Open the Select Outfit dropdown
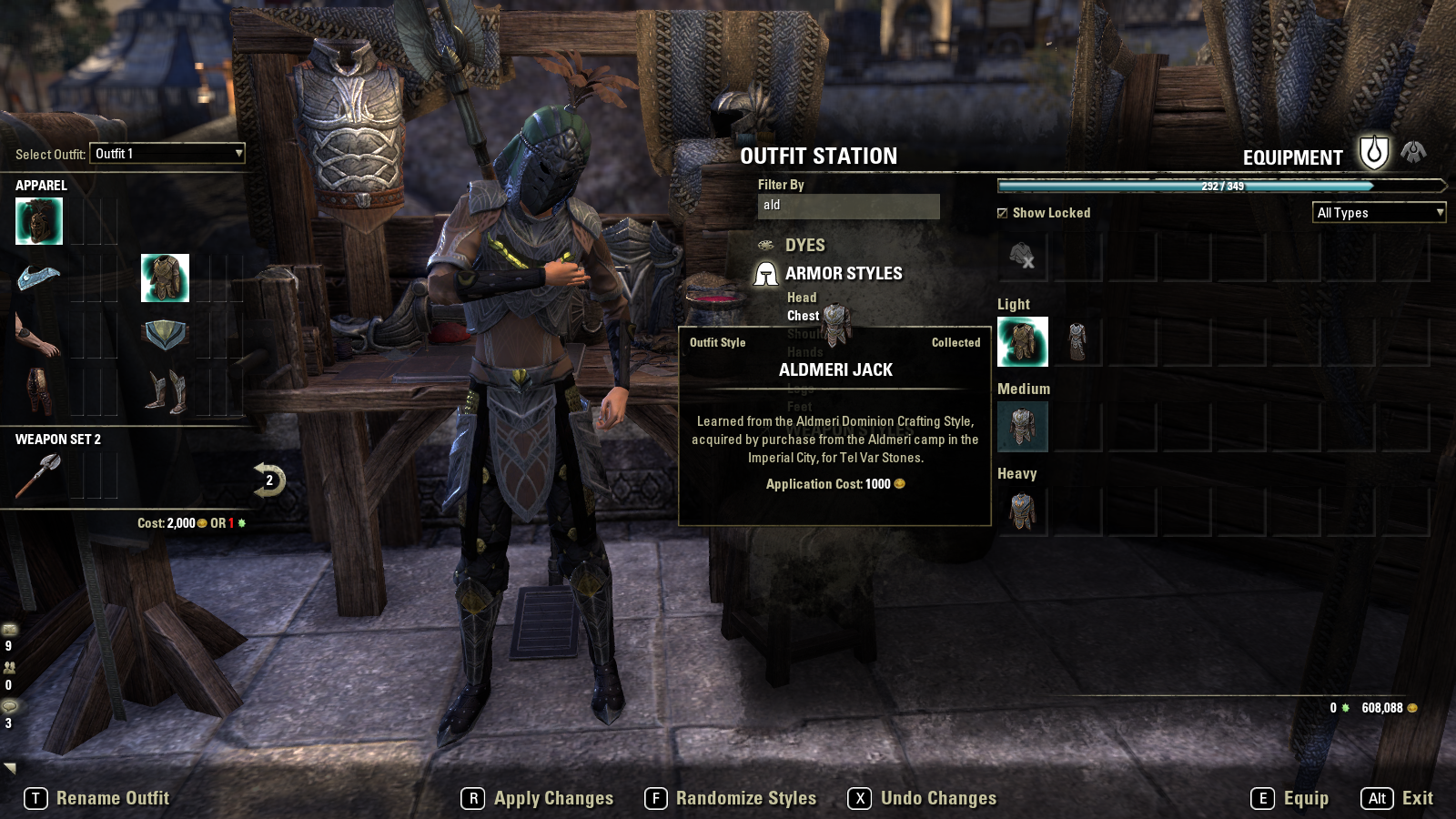 [x=168, y=154]
